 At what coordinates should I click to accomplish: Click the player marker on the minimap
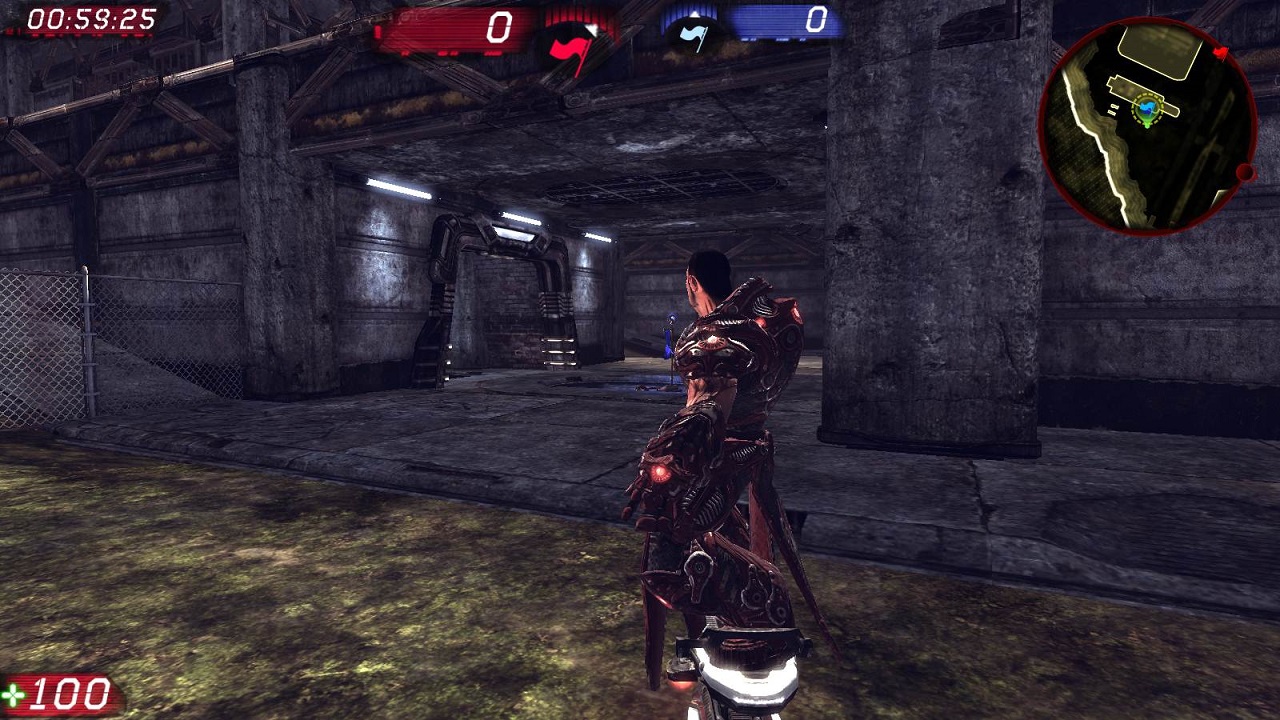1148,109
